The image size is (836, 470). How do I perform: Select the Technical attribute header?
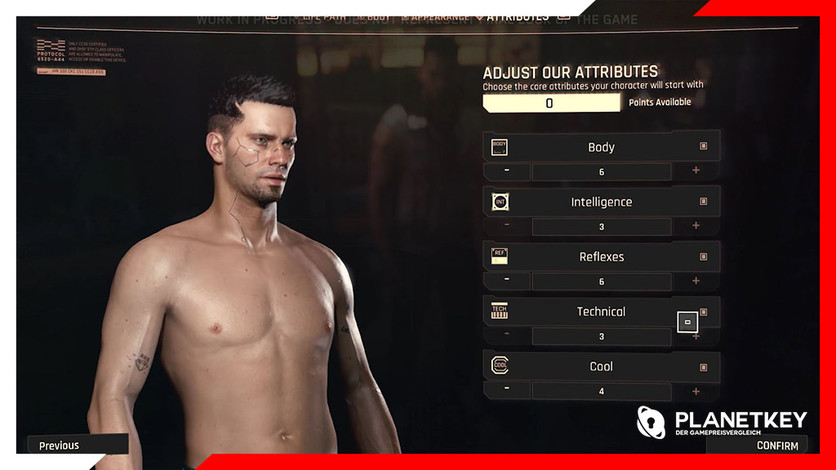click(x=601, y=312)
